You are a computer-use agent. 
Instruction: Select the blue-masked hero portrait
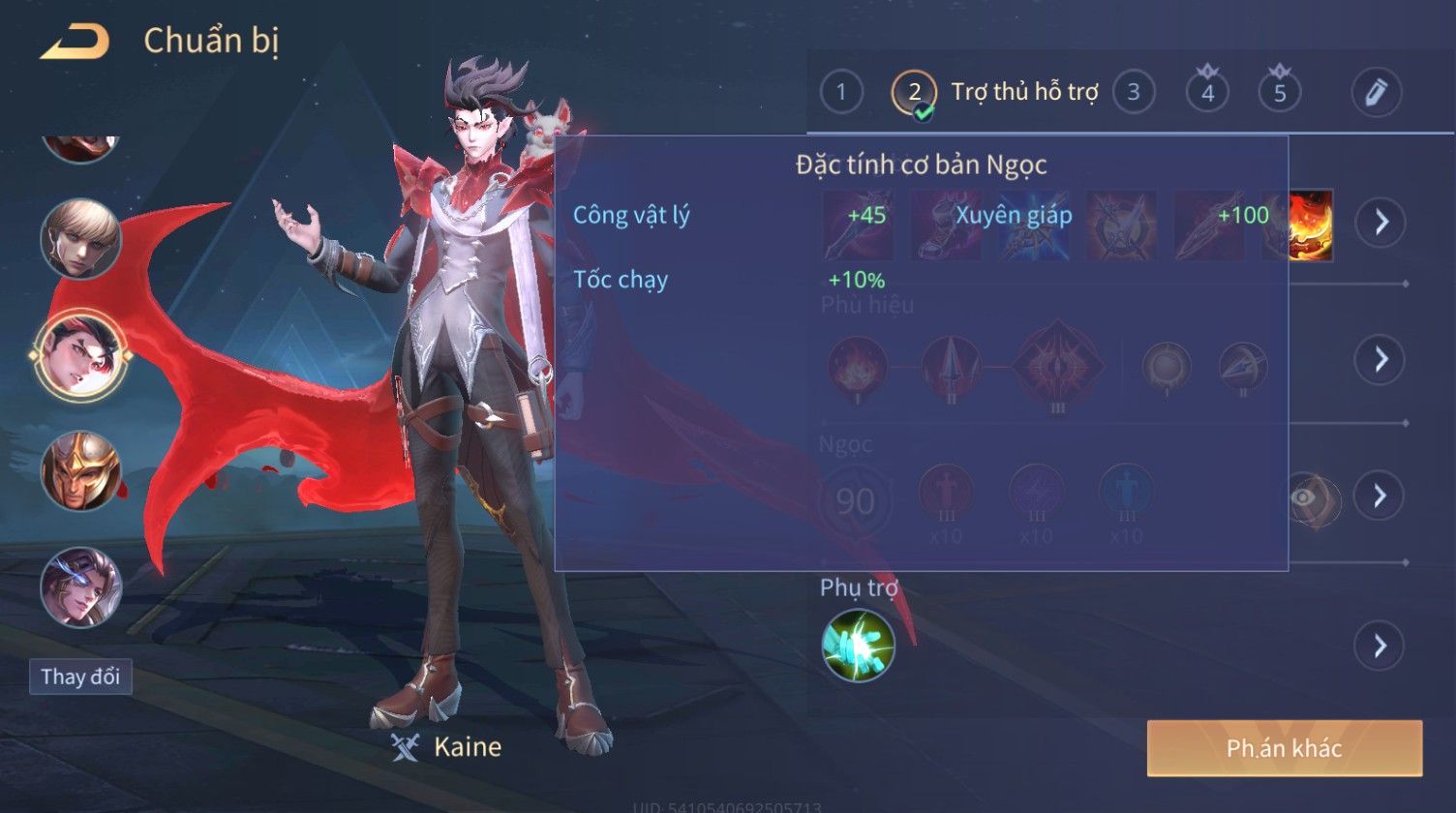point(80,587)
